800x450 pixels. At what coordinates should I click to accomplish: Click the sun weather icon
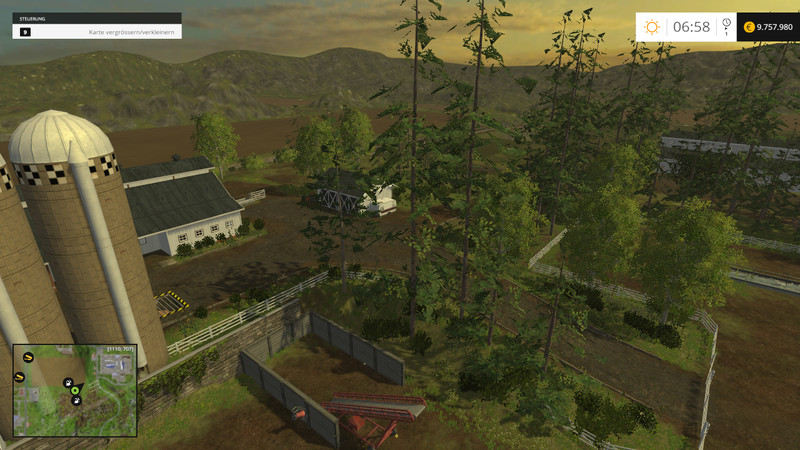point(653,27)
